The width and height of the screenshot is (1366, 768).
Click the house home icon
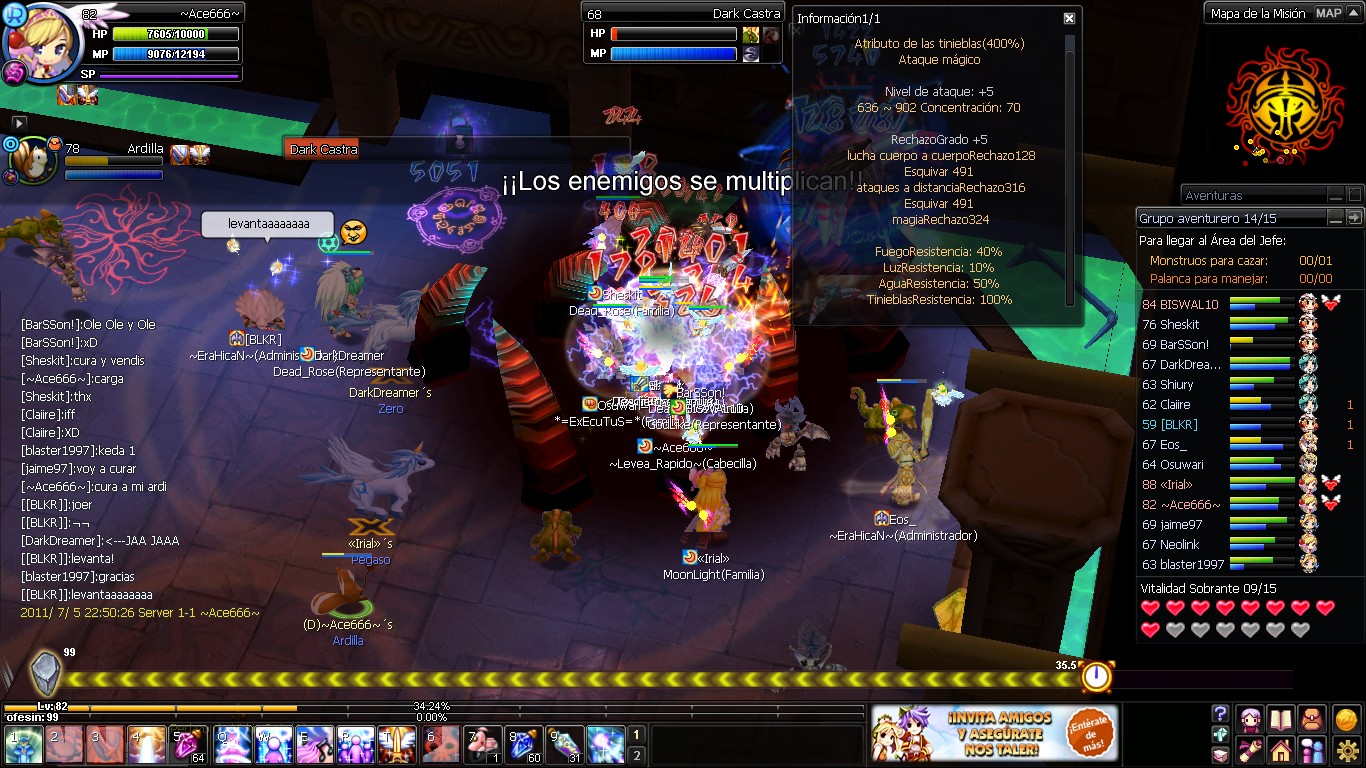[x=1281, y=751]
